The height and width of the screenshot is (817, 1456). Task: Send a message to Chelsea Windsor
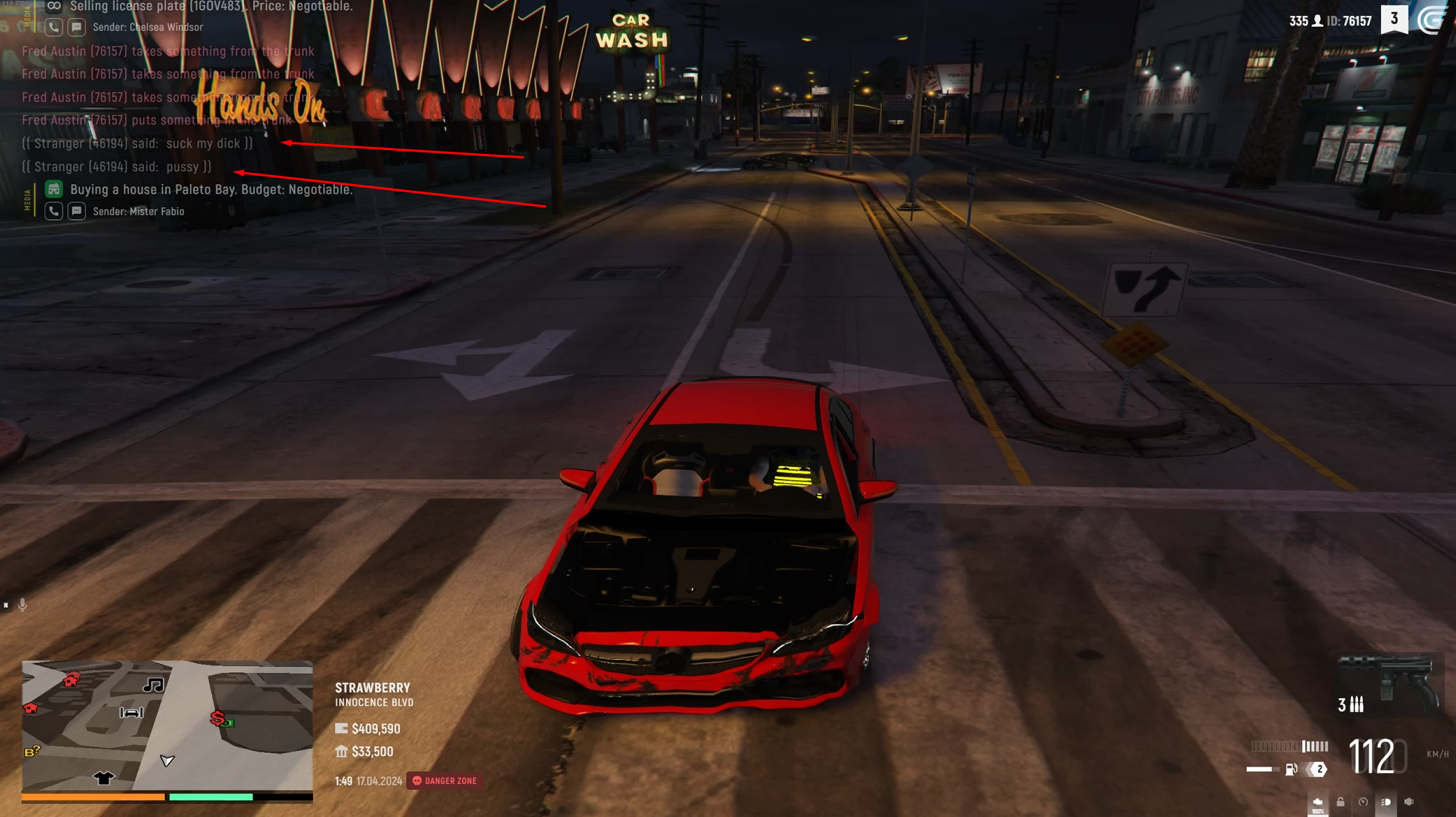pyautogui.click(x=77, y=27)
